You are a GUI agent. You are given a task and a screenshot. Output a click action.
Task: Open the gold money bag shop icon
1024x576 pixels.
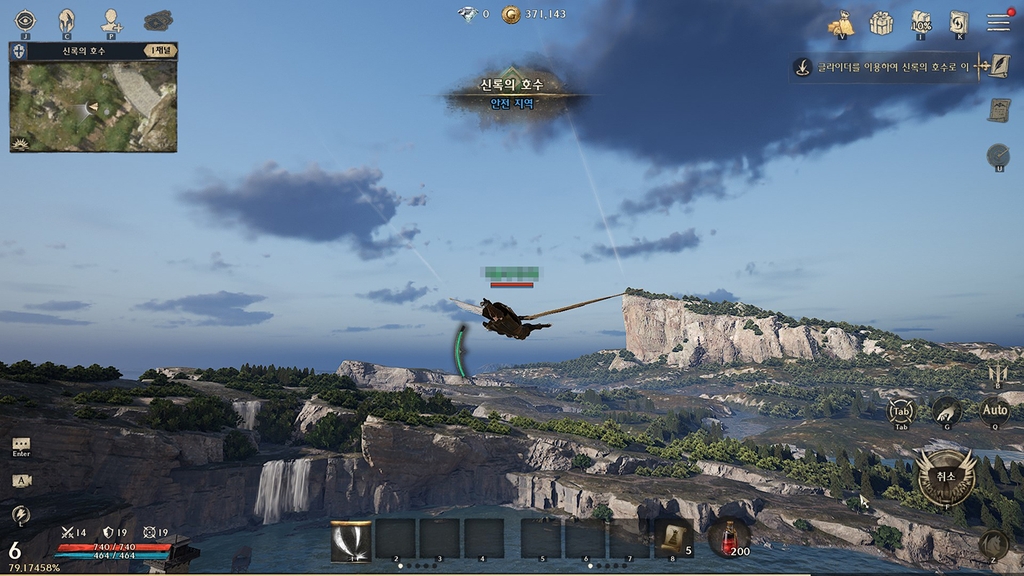[841, 23]
